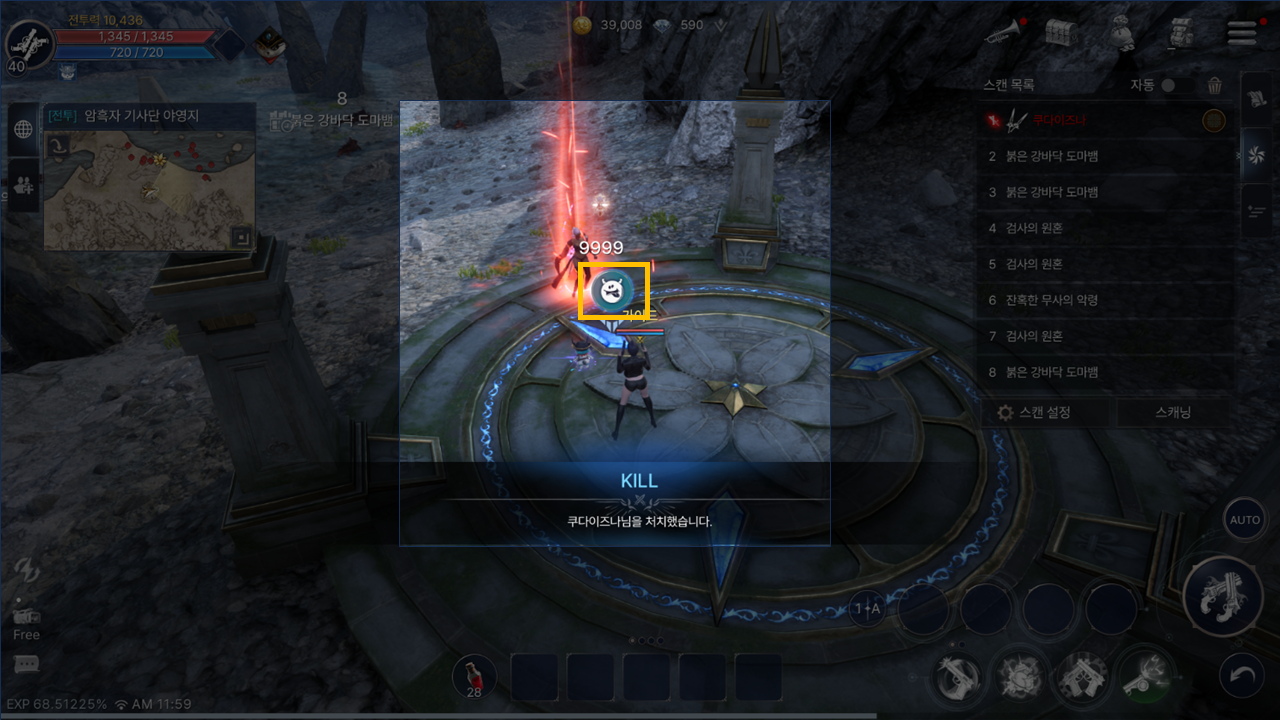Click the highlighted demon-face PK icon
1280x720 pixels.
tap(614, 291)
